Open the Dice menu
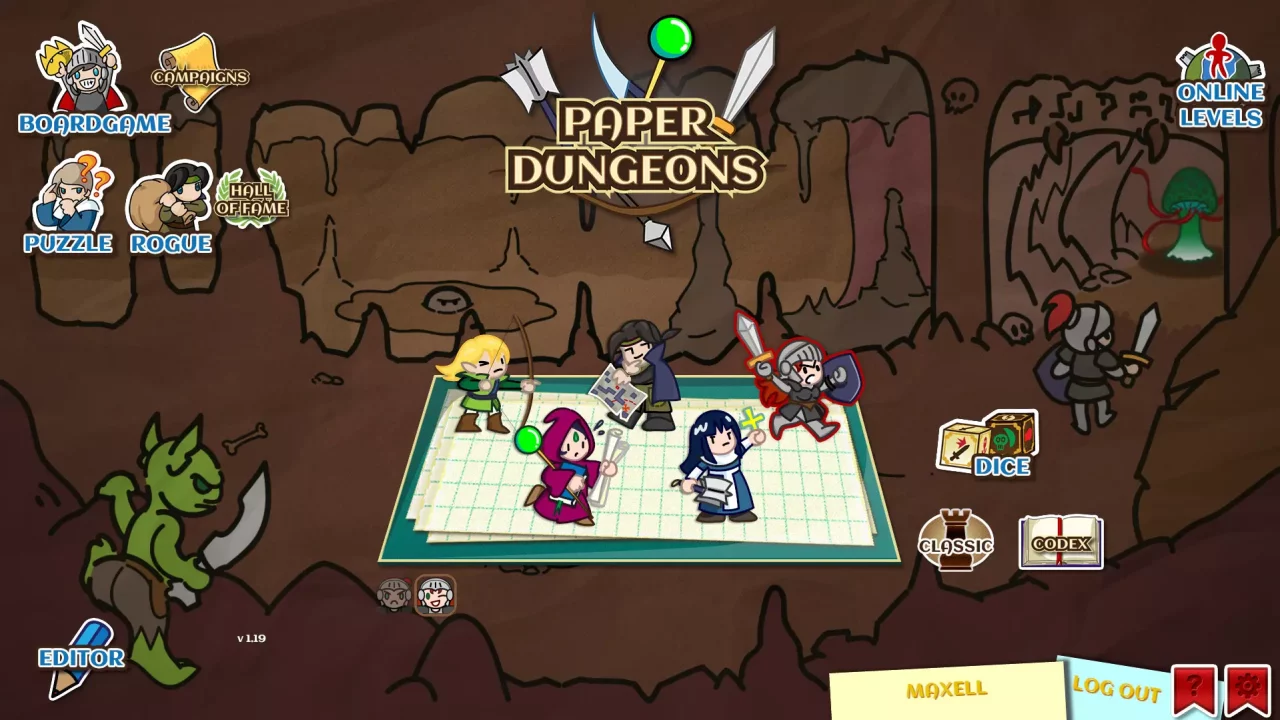 click(x=985, y=440)
